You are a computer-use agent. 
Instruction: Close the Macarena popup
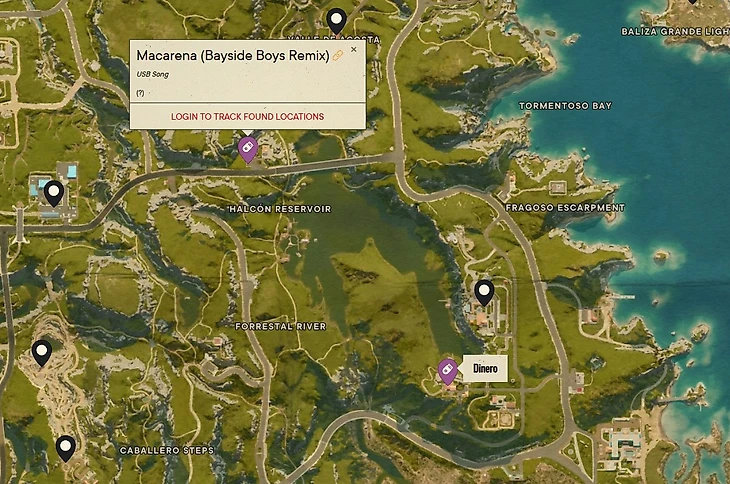[x=353, y=49]
